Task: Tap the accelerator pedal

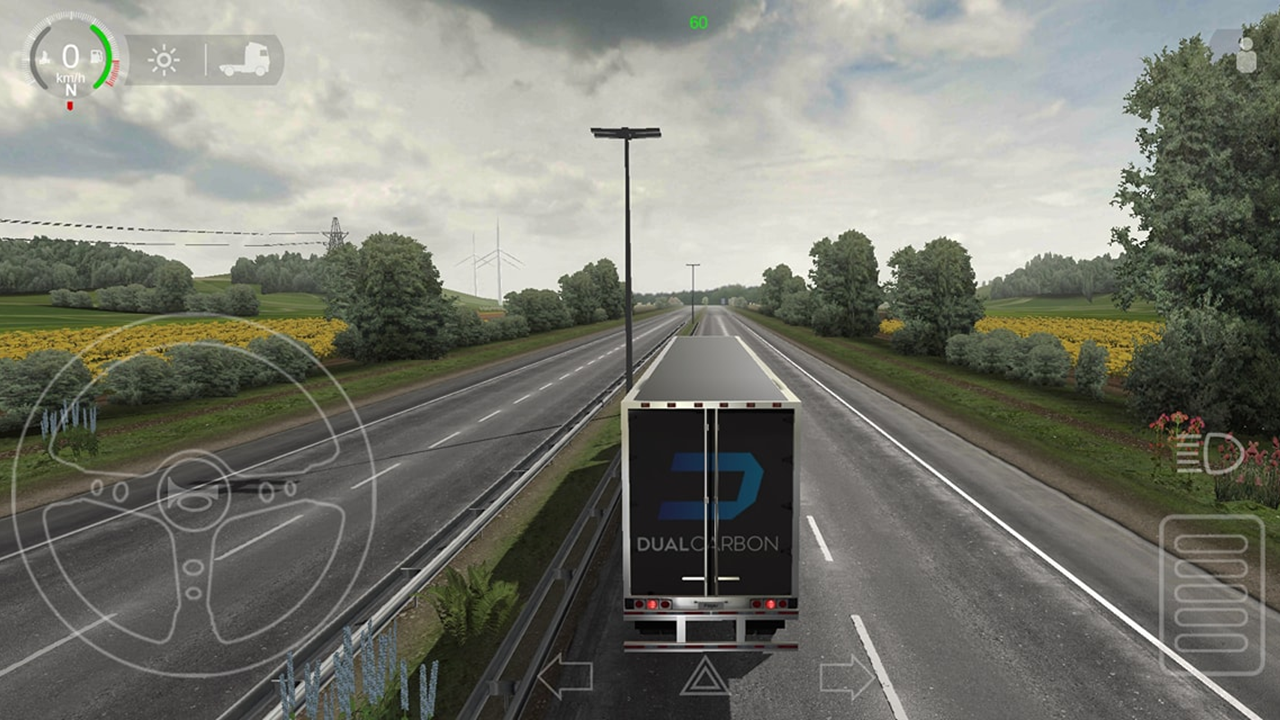Action: click(x=1212, y=594)
